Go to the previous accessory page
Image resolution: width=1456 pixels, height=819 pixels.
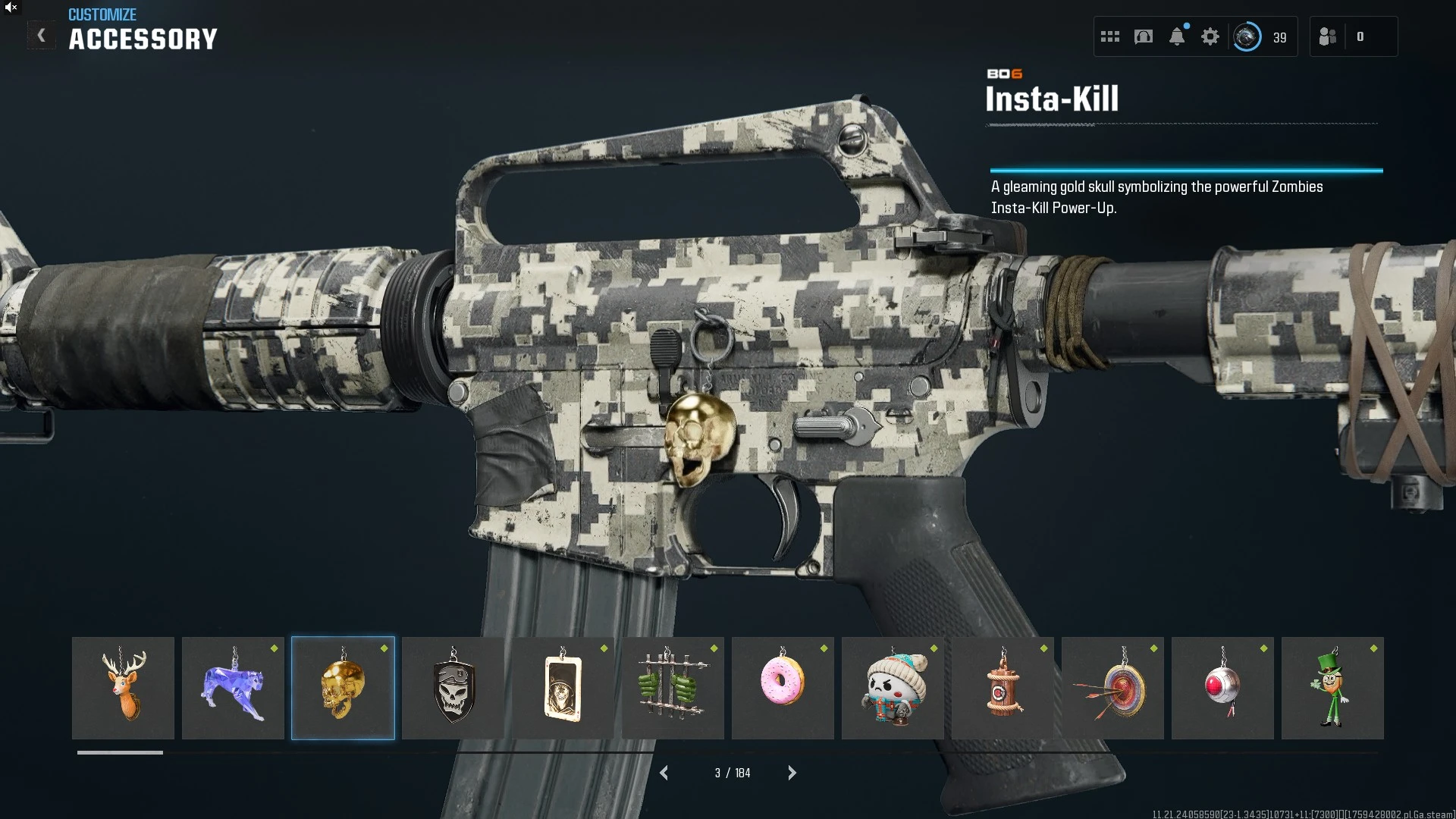[664, 773]
